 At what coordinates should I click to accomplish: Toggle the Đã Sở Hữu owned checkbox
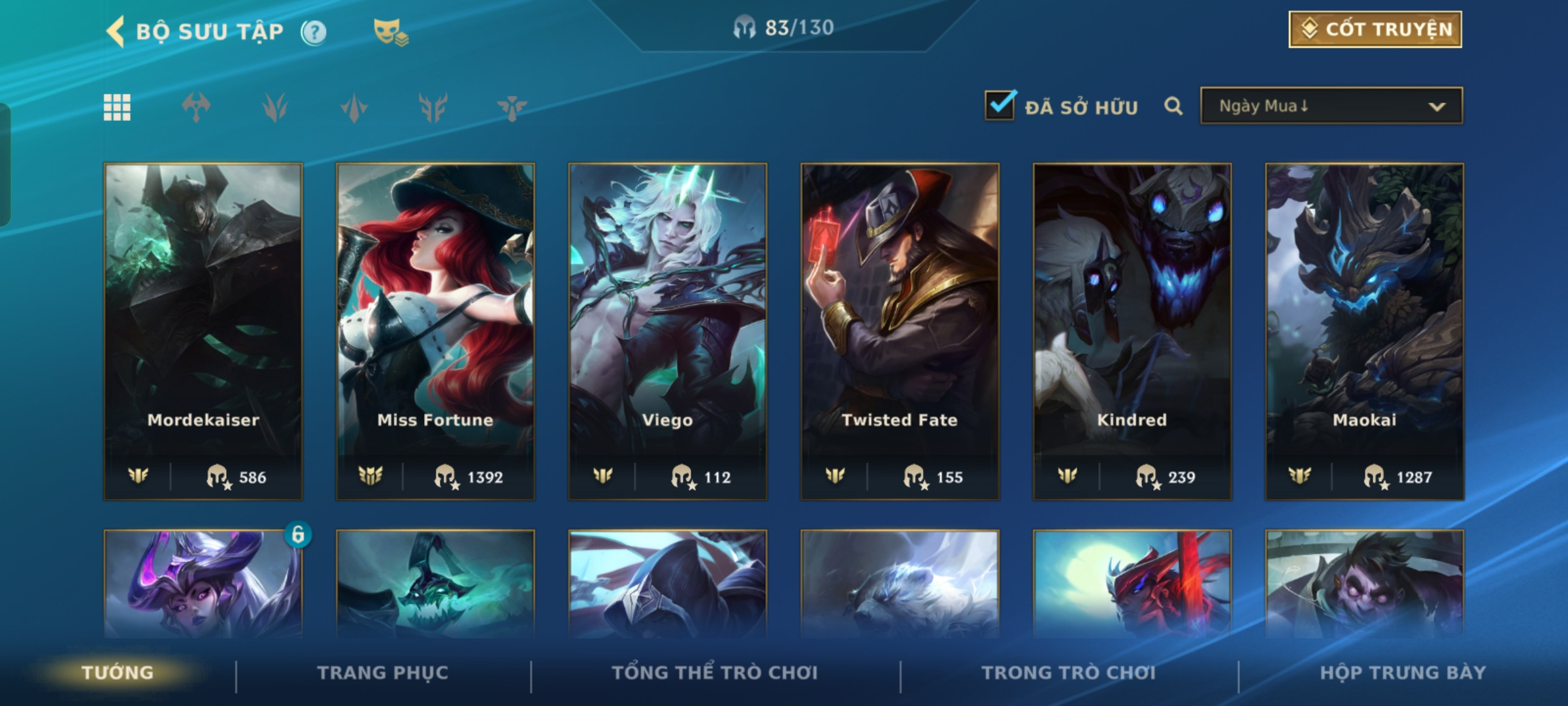point(1000,105)
